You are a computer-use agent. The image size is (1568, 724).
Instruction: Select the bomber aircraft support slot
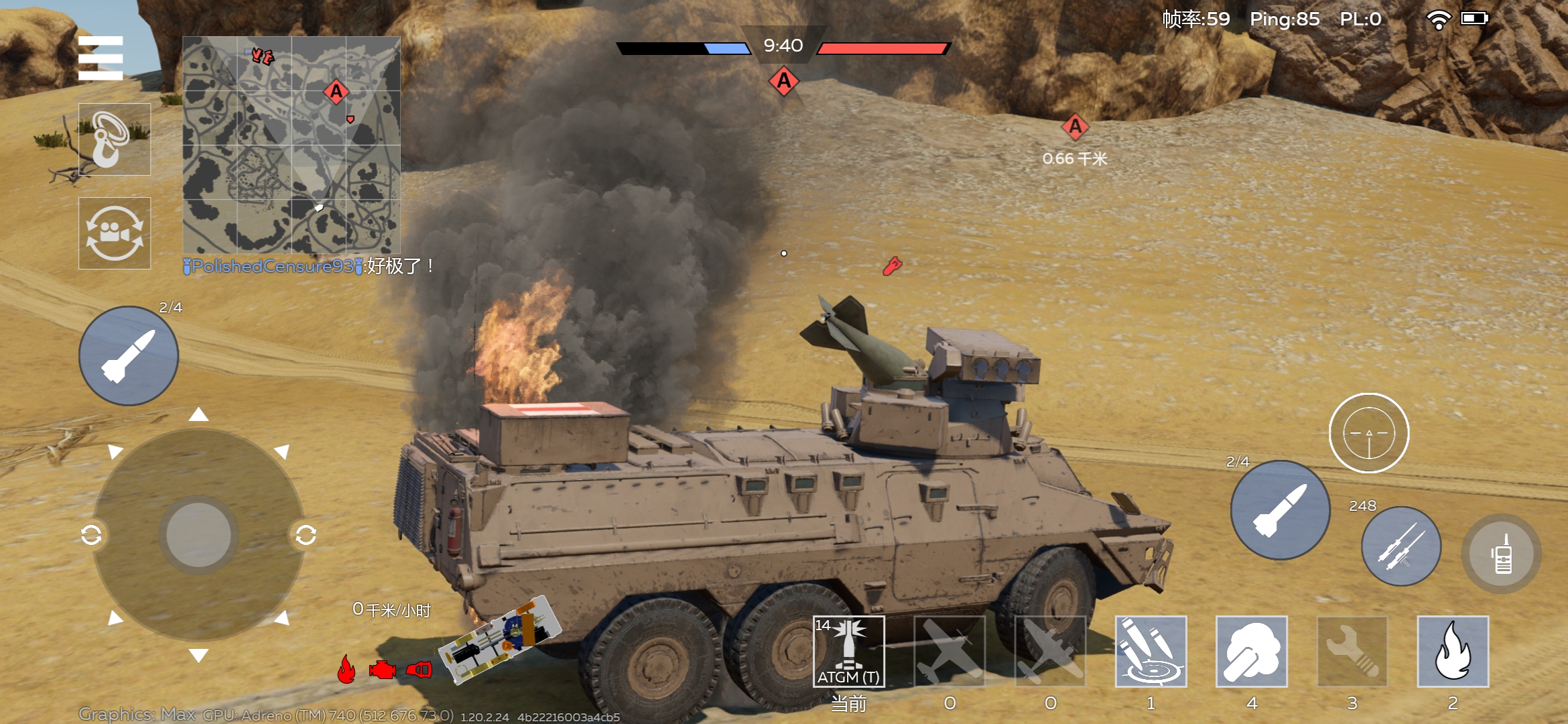(x=1050, y=652)
